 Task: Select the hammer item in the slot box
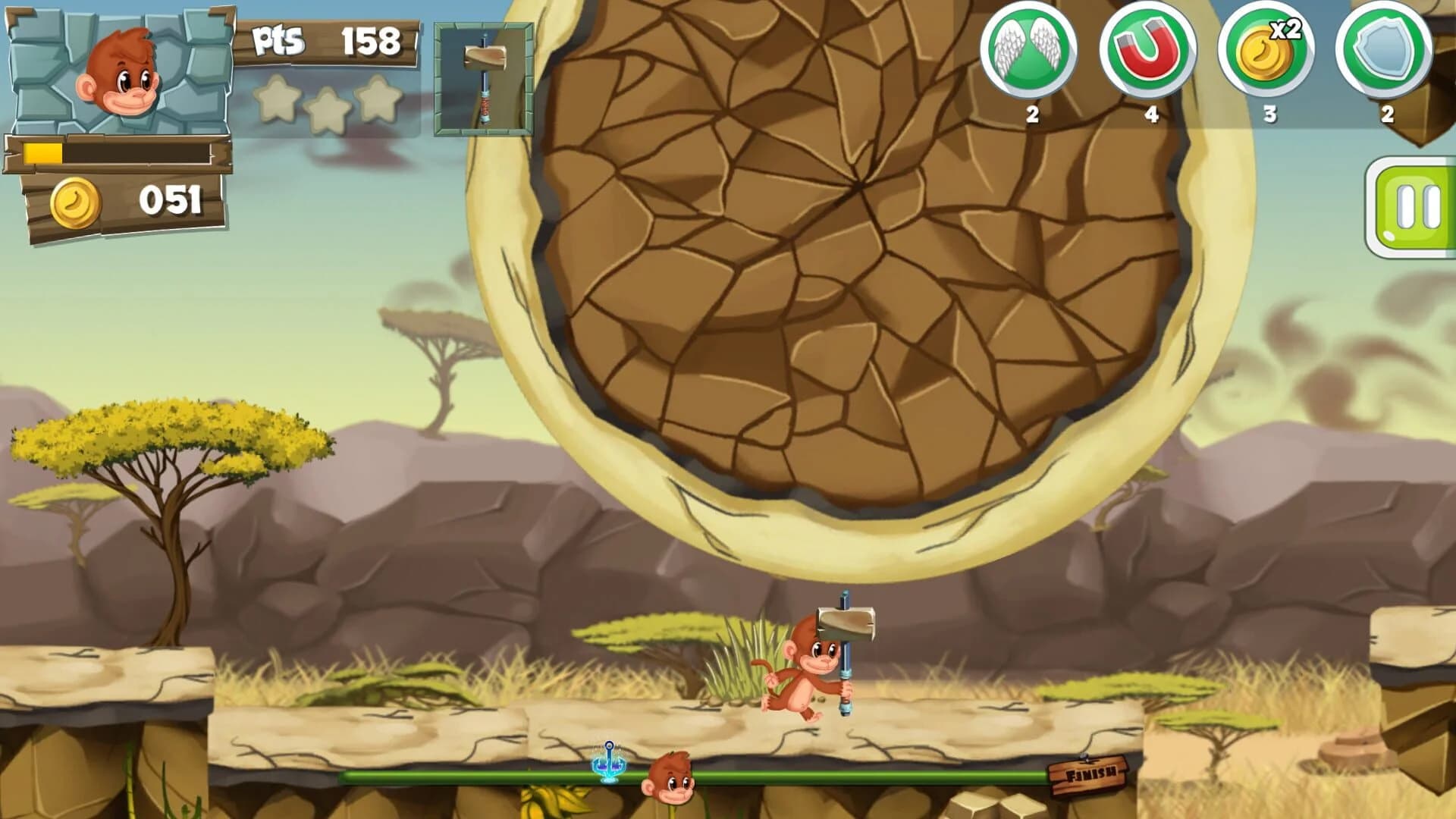483,80
